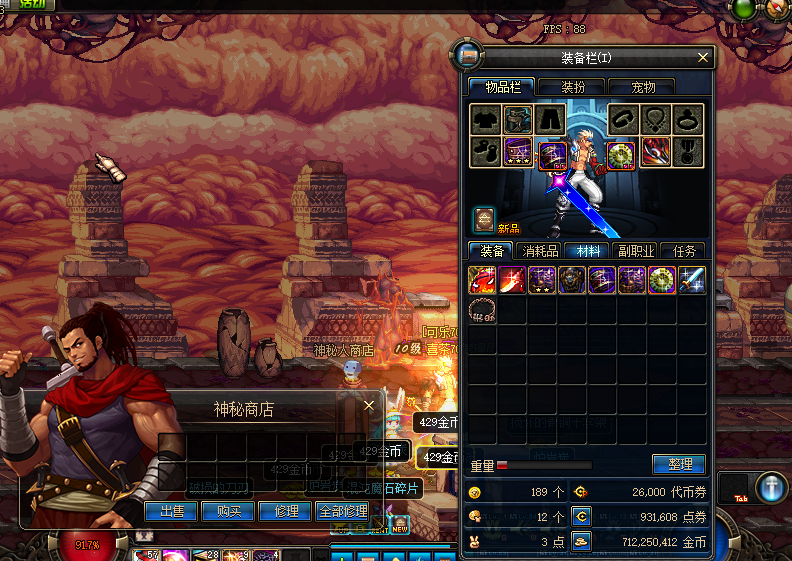Close the 装备栏 inventory window
792x561 pixels.
click(703, 58)
